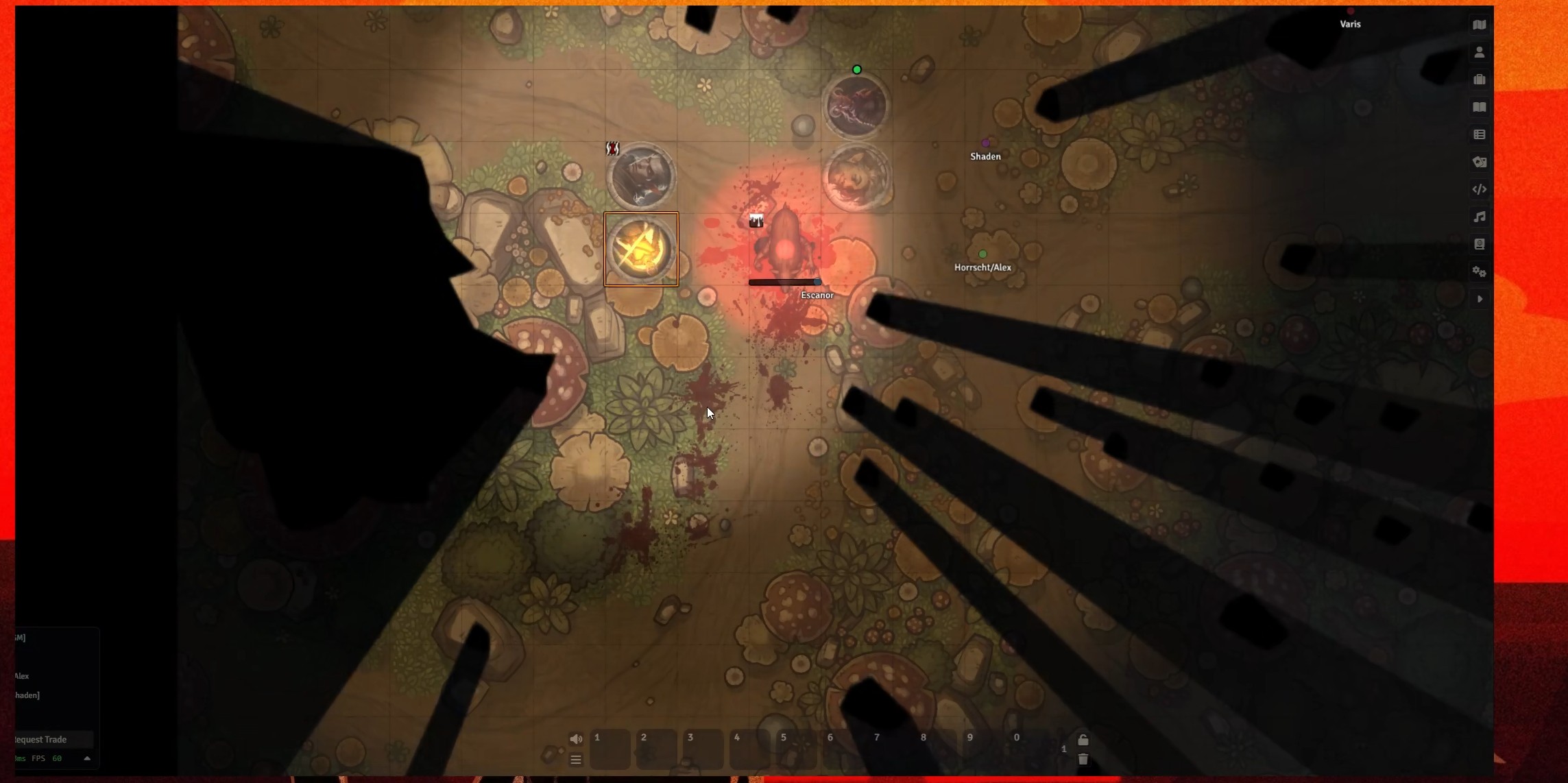The height and width of the screenshot is (783, 1568).
Task: Open the Game Settings gears tab
Action: pyautogui.click(x=1479, y=272)
